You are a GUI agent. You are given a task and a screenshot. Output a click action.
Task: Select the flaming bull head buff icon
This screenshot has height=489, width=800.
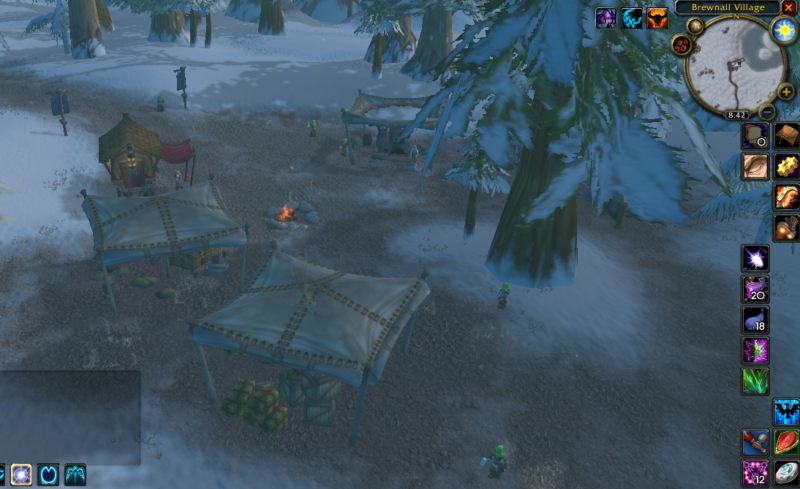pos(657,18)
